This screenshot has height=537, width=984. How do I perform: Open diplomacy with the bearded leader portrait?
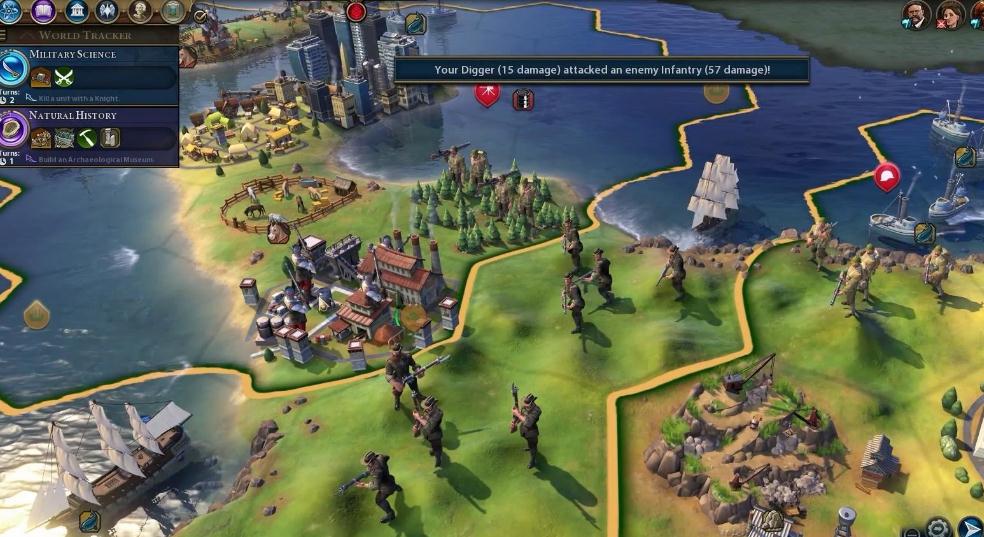click(x=914, y=14)
